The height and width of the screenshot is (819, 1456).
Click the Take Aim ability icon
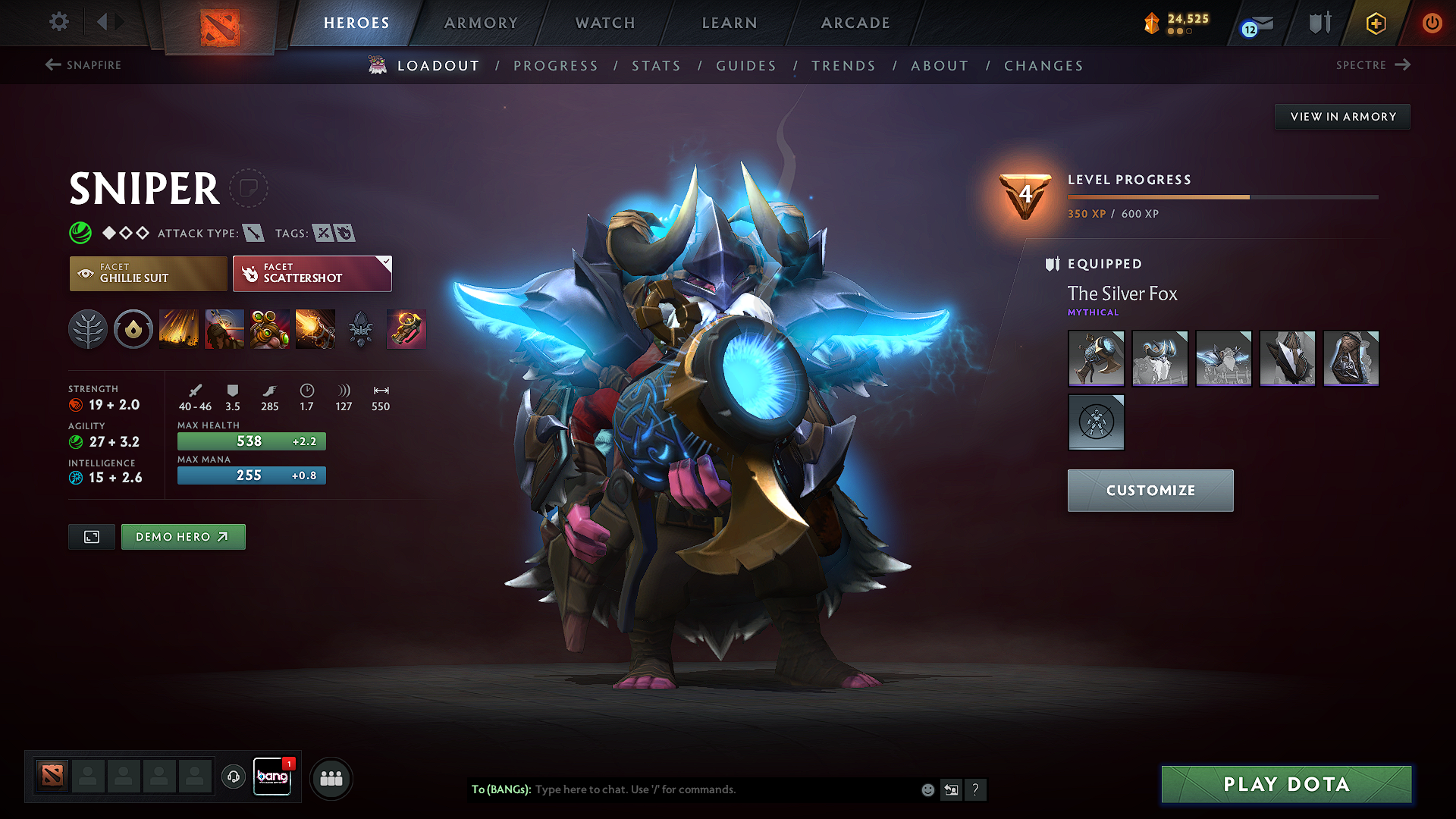tap(270, 329)
